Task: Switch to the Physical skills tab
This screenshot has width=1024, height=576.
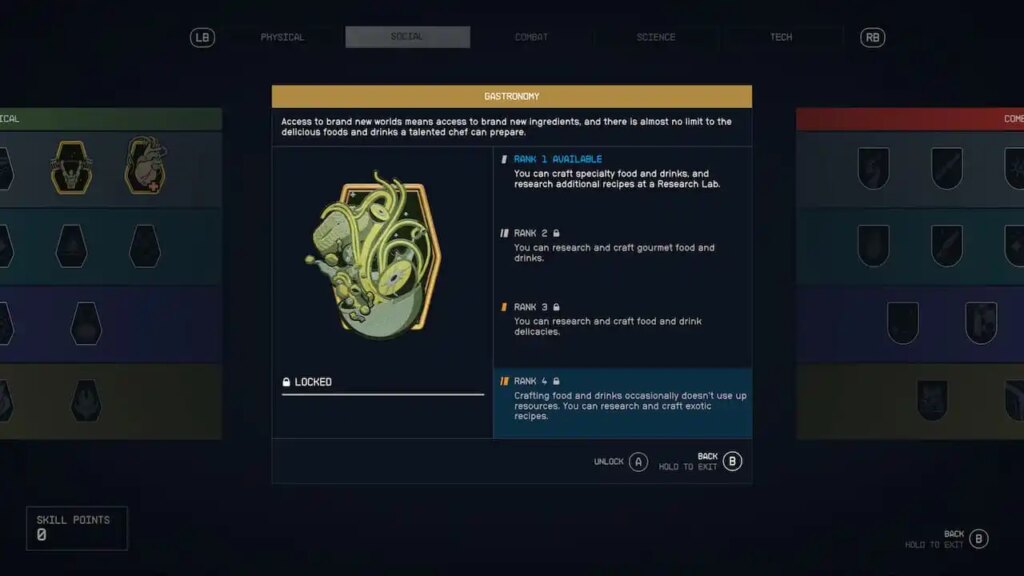Action: 282,37
